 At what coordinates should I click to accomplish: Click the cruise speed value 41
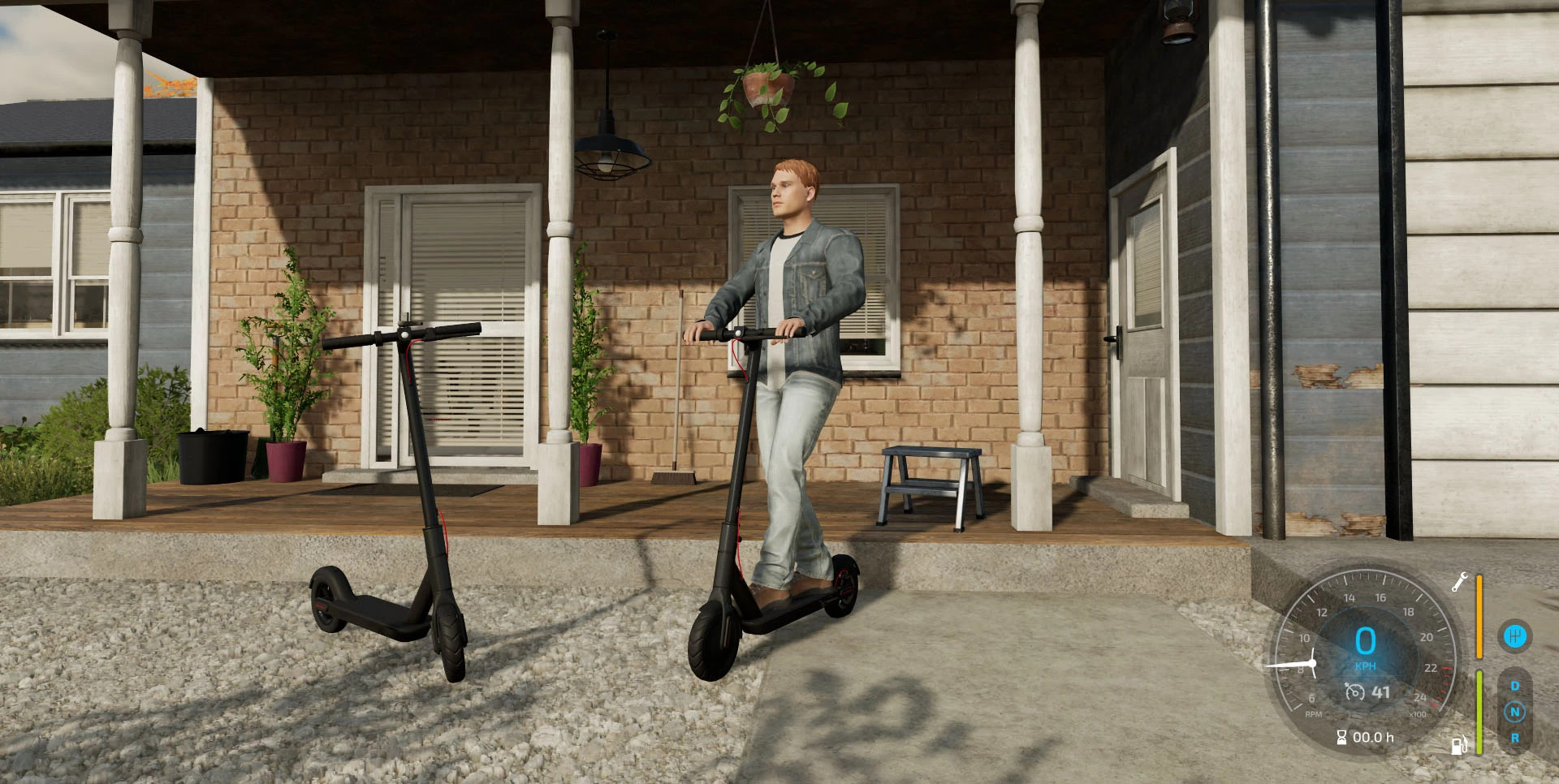point(1381,691)
